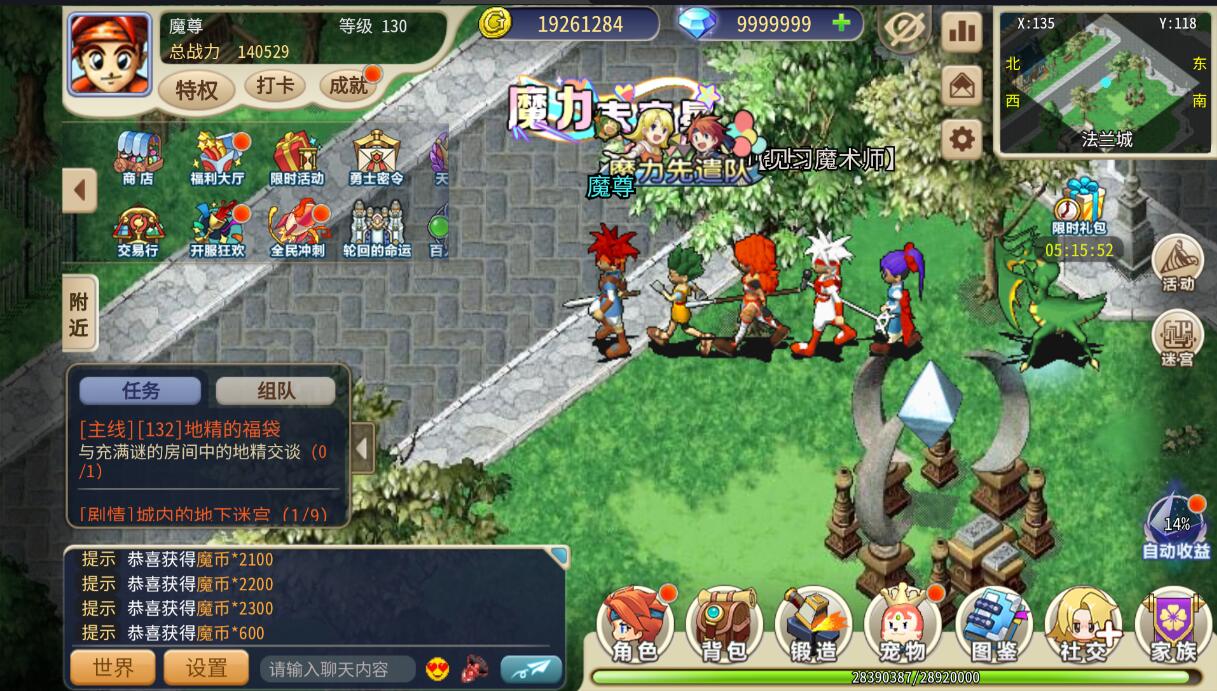Send the chat message with paper-plane button

coord(531,669)
